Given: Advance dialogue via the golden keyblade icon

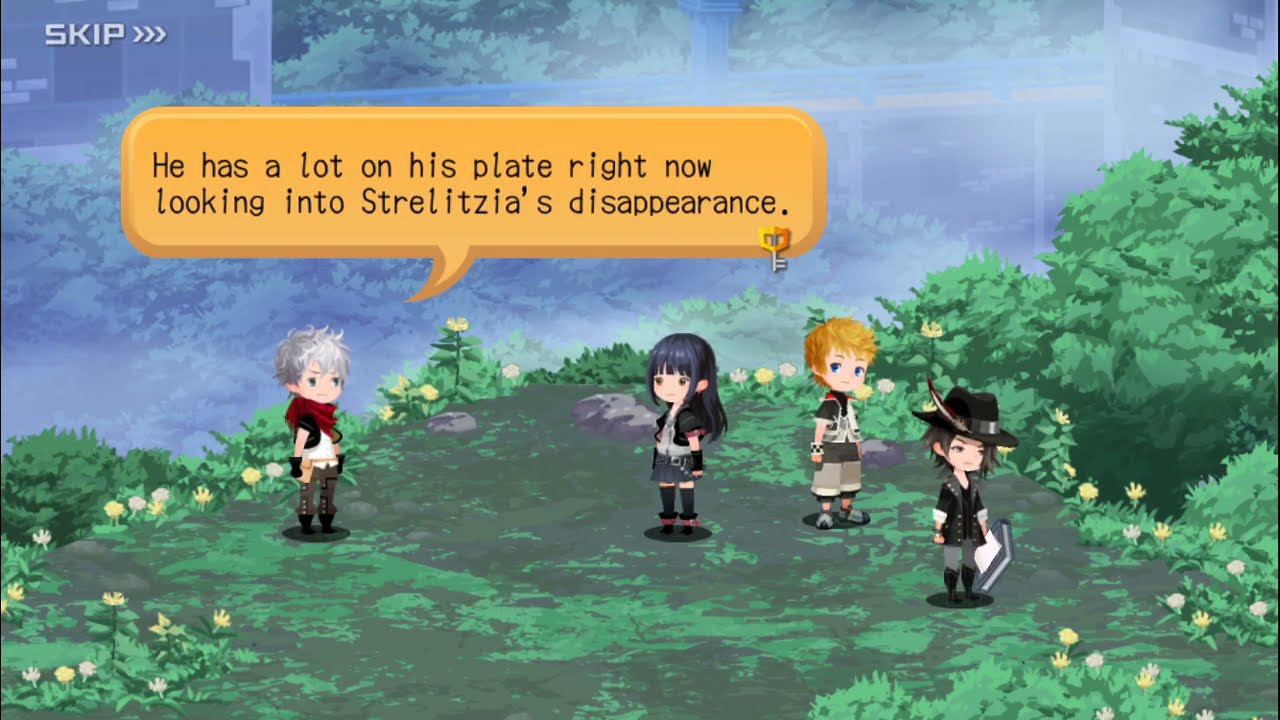Looking at the screenshot, I should (775, 249).
